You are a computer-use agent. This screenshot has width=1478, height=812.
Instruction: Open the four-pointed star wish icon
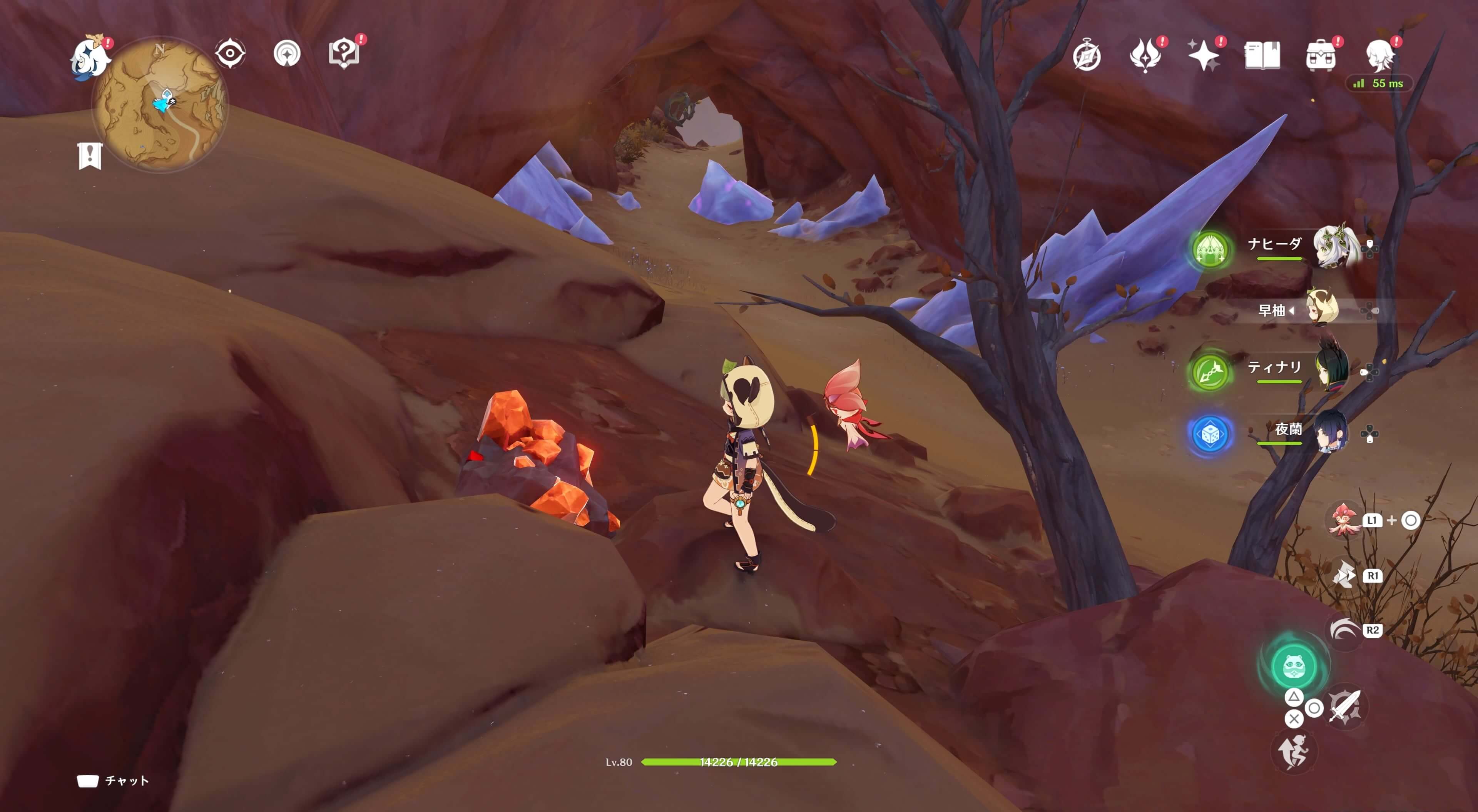[1203, 56]
